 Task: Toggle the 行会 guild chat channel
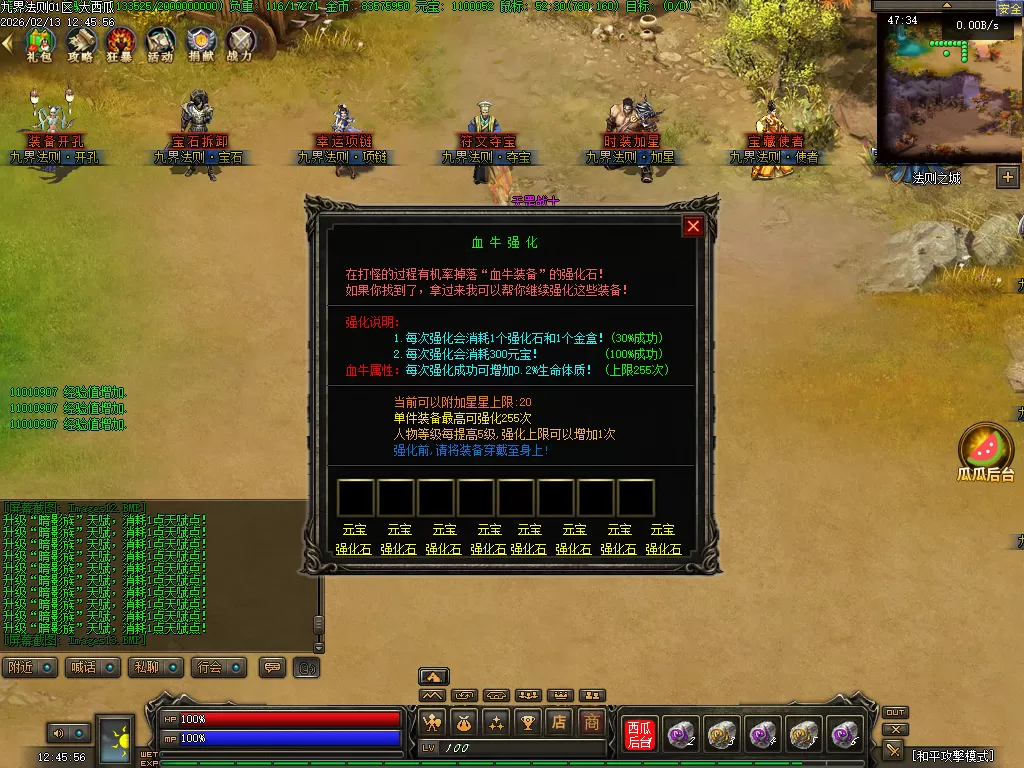(221, 667)
